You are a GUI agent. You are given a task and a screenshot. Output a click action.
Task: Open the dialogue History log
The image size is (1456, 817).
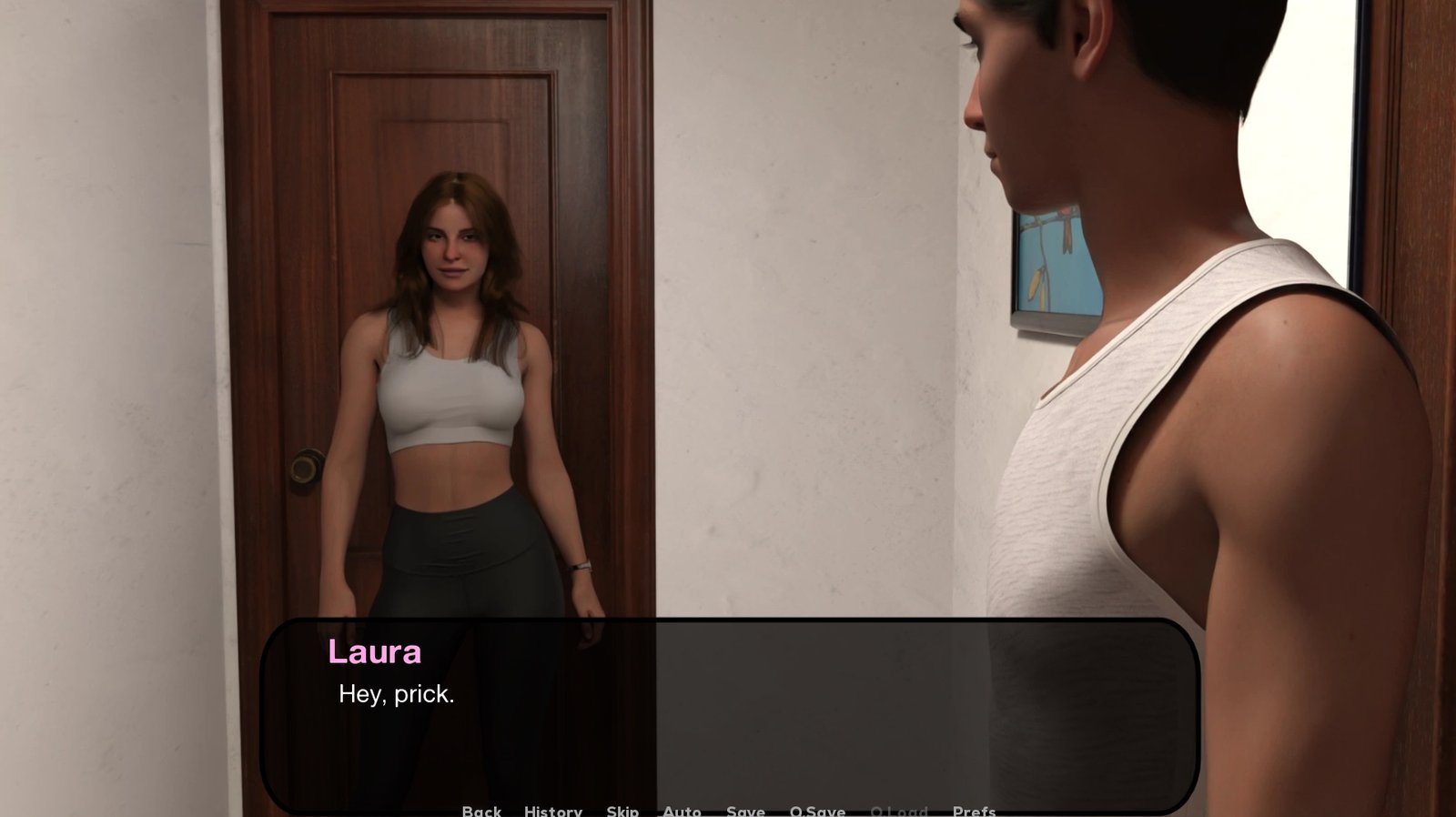(552, 811)
